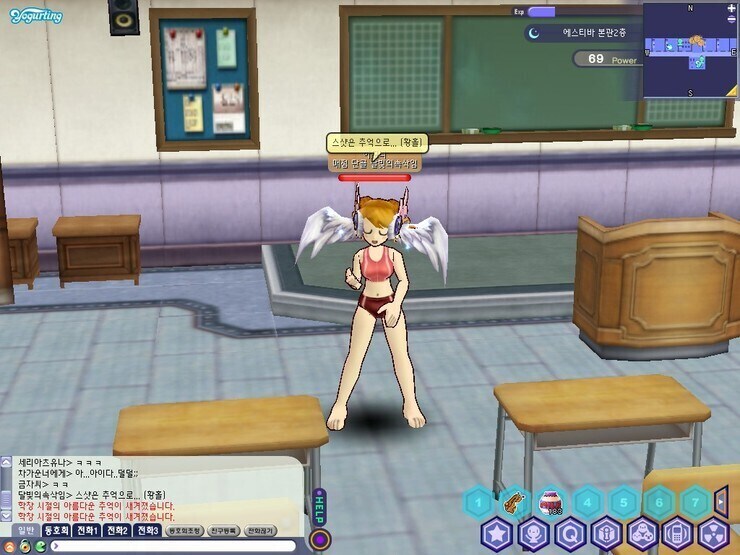This screenshot has height=555, width=740.
Task: Click the Yogurting logo
Action: coord(37,17)
